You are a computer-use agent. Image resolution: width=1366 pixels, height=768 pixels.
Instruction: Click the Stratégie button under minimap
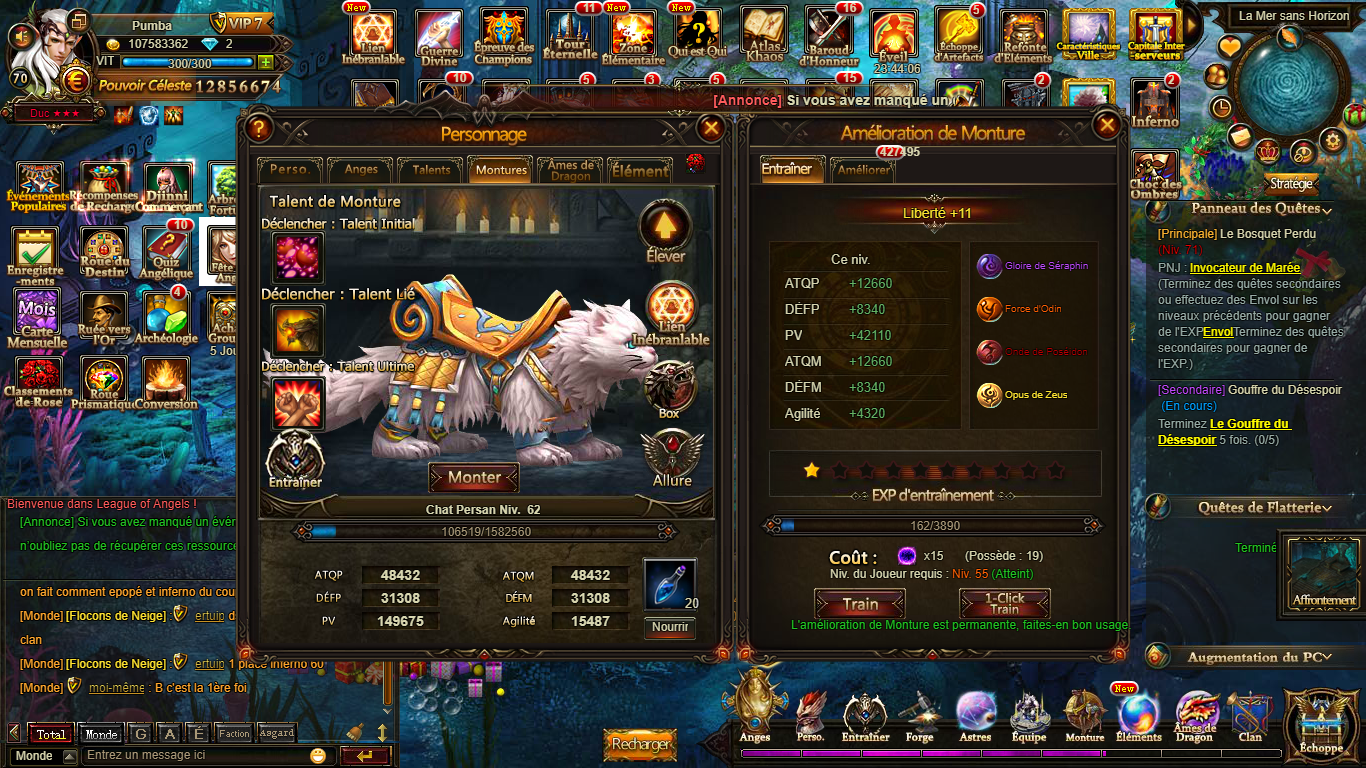click(x=1291, y=184)
